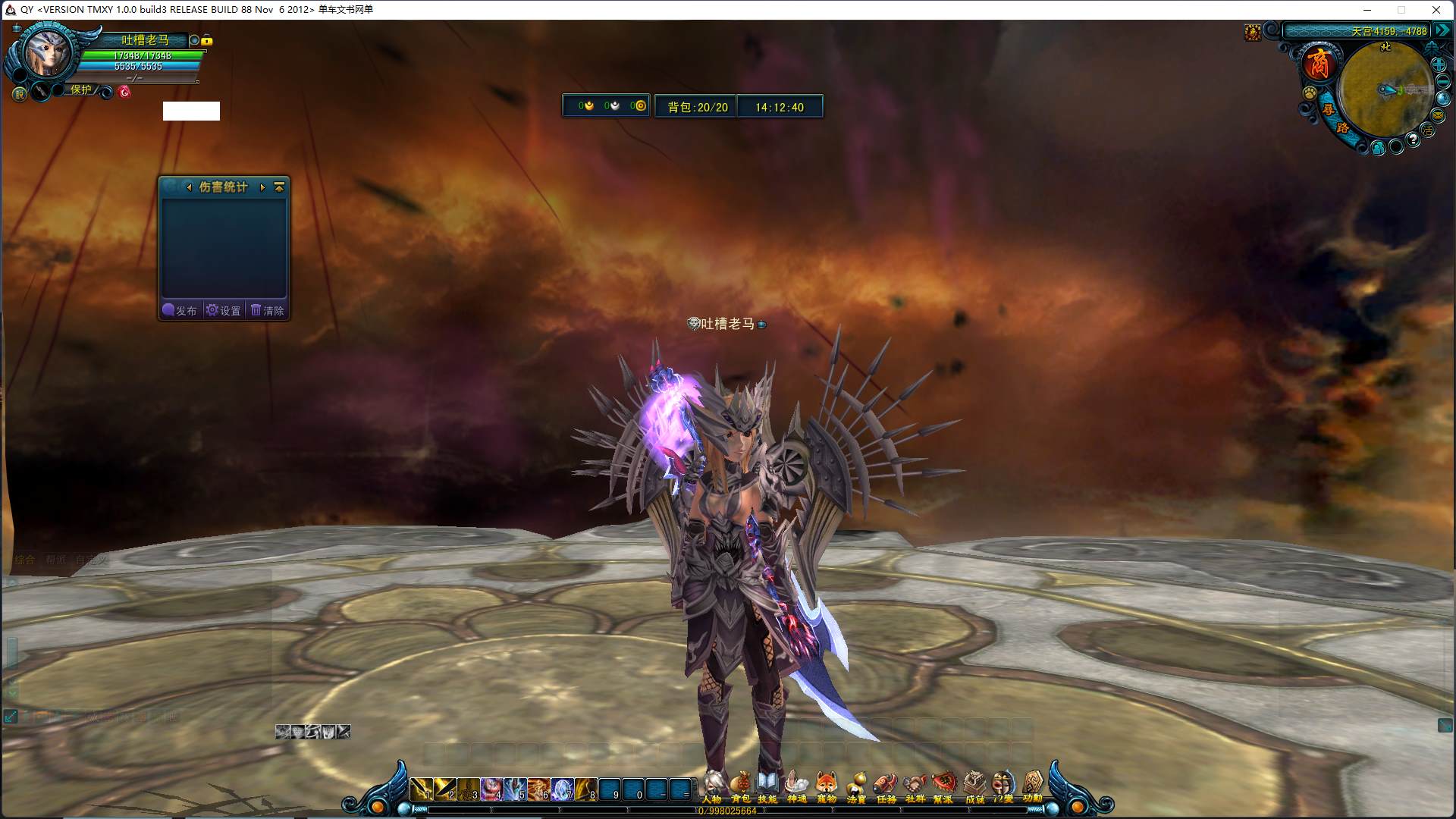The image size is (1456, 819).
Task: Zoom out the minimap with minus button
Action: point(1443,82)
